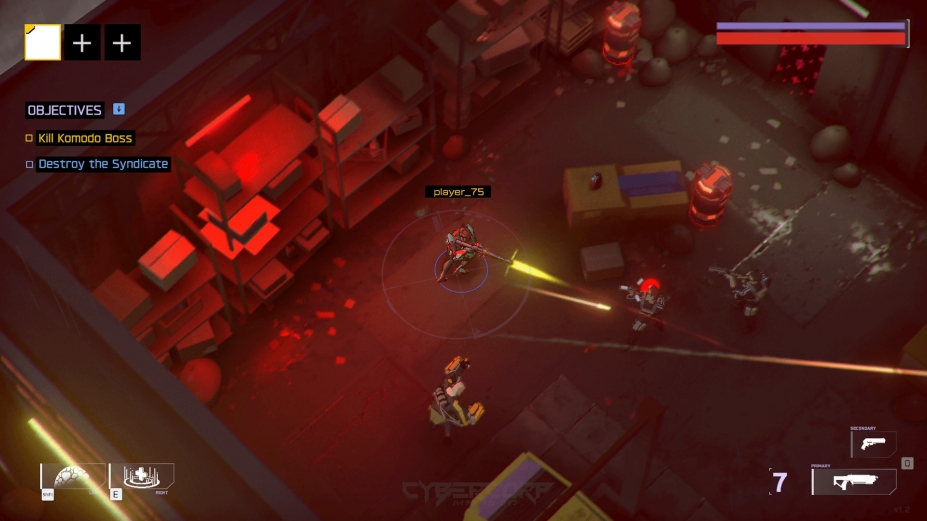
Task: Select the yellow-bordered first slot
Action: 43,43
